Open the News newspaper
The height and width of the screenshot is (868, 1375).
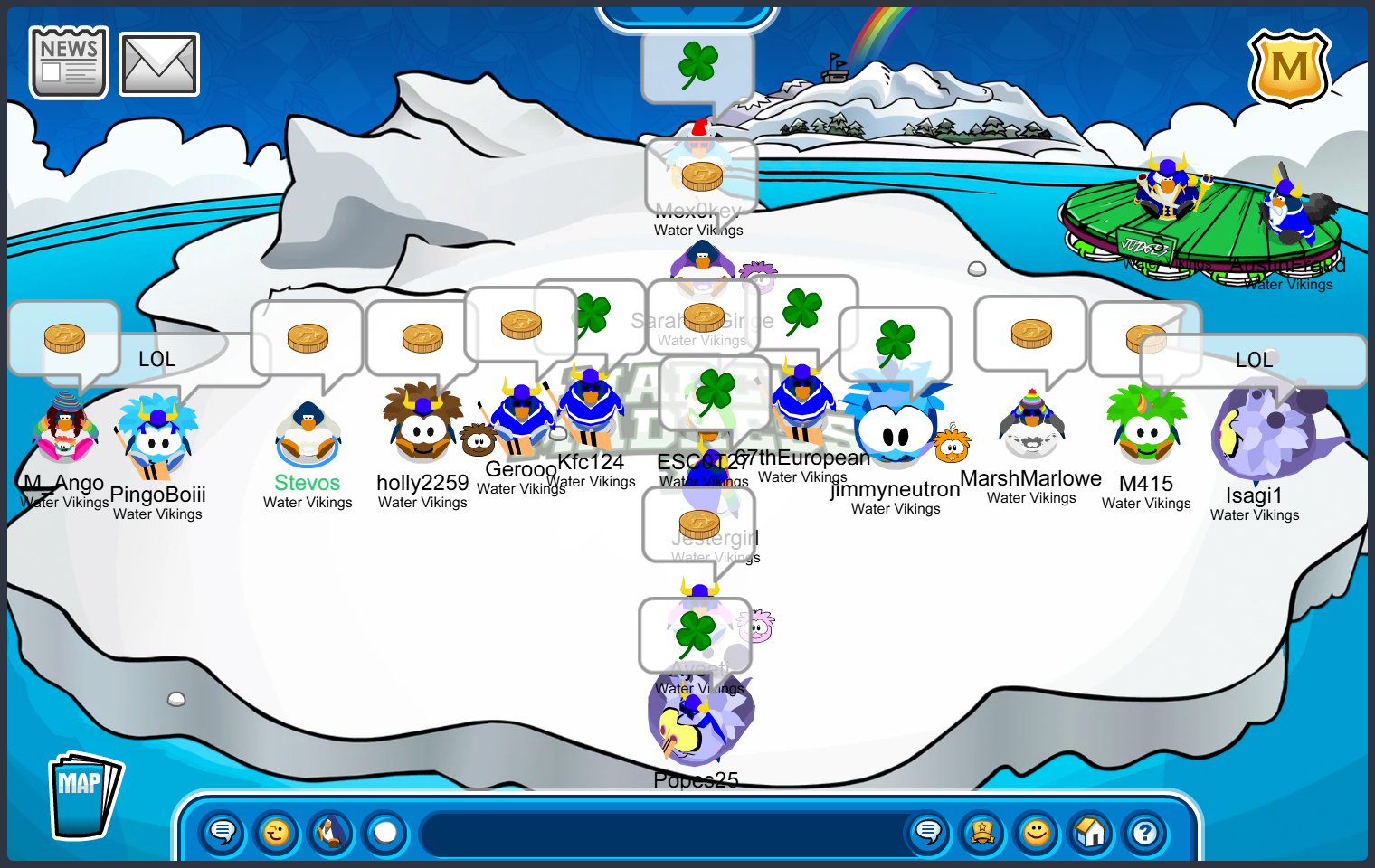[69, 62]
